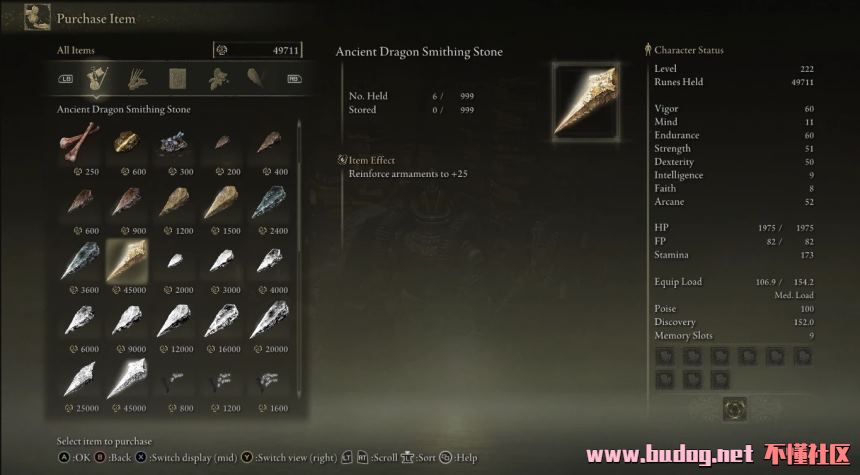The image size is (860, 475).
Task: Pick the somber stone priced at 9000
Action: pos(127,320)
